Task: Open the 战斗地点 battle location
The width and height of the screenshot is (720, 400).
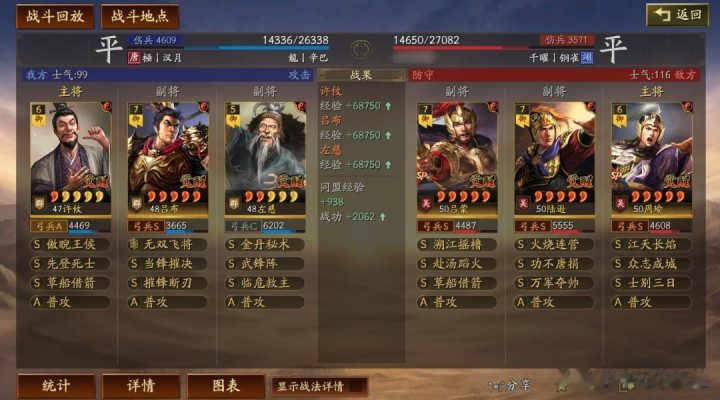Action: 139,16
